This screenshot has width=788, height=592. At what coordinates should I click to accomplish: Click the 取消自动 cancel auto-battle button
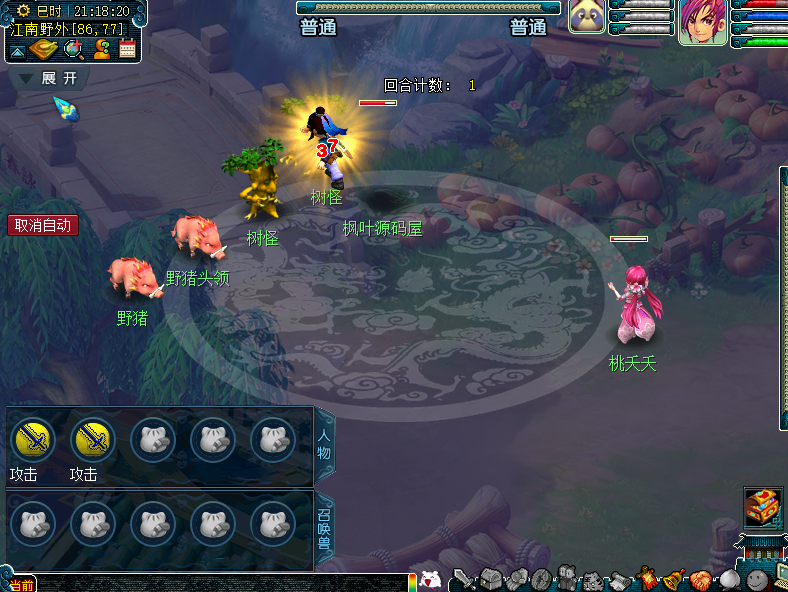tap(43, 225)
